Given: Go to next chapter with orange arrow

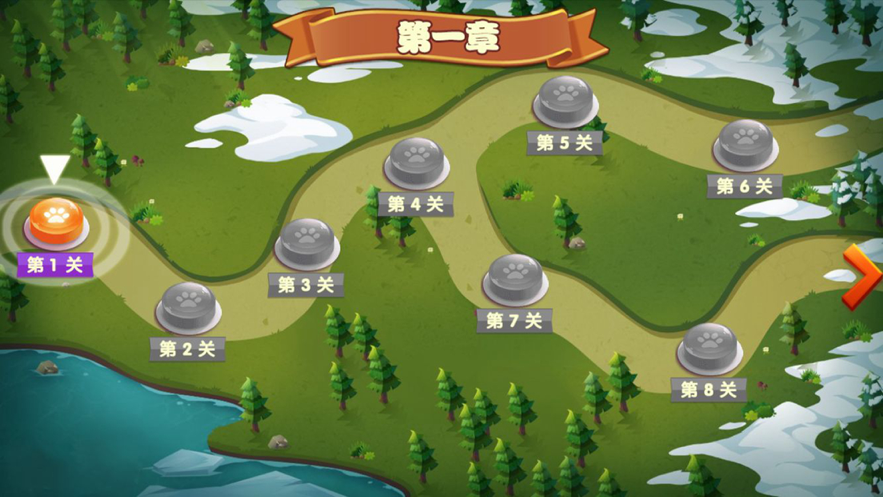Looking at the screenshot, I should [x=860, y=275].
